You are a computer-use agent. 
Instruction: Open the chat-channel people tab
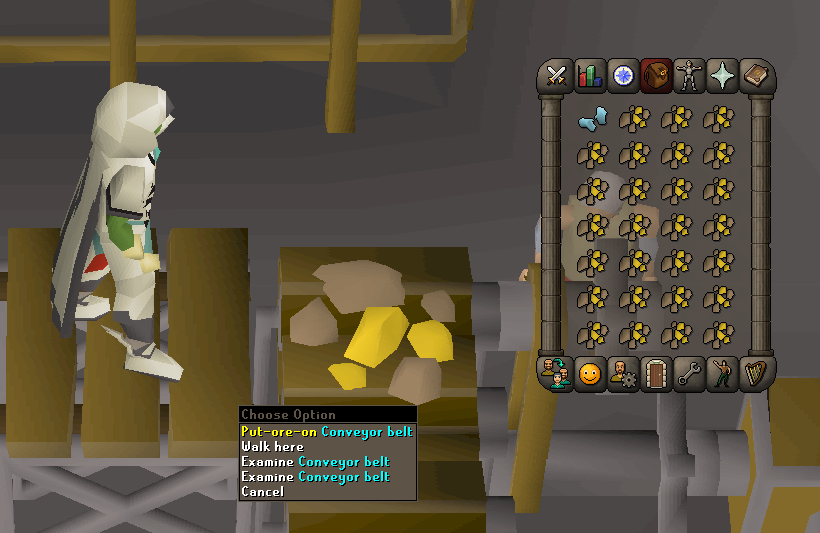tap(556, 374)
